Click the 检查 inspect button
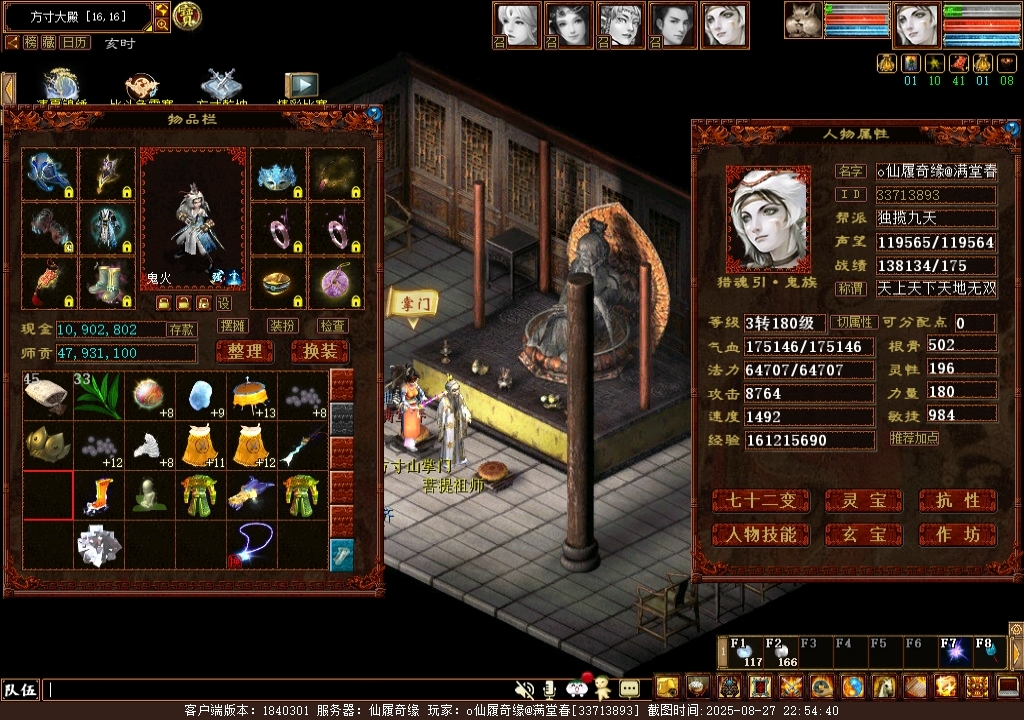 click(x=333, y=326)
